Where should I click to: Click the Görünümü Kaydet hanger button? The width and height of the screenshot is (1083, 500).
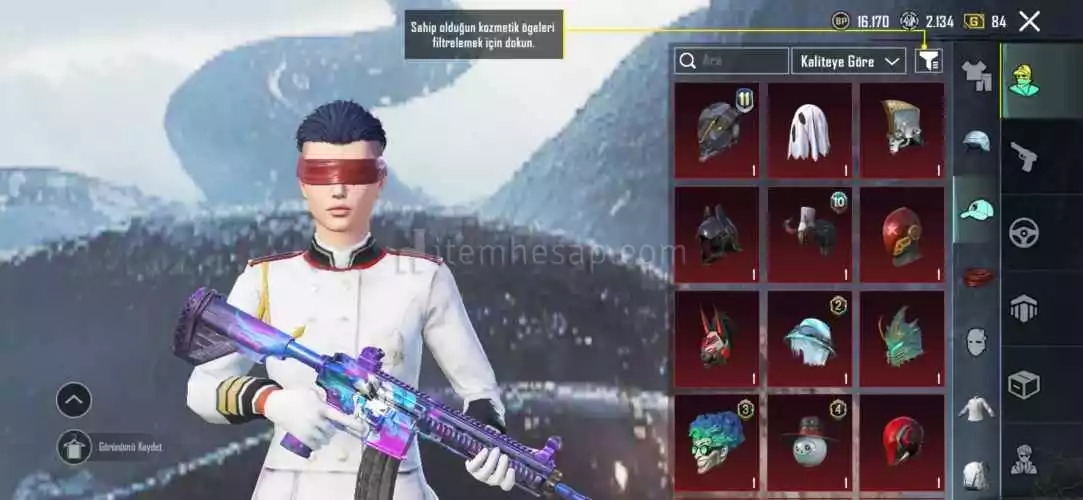(x=75, y=446)
